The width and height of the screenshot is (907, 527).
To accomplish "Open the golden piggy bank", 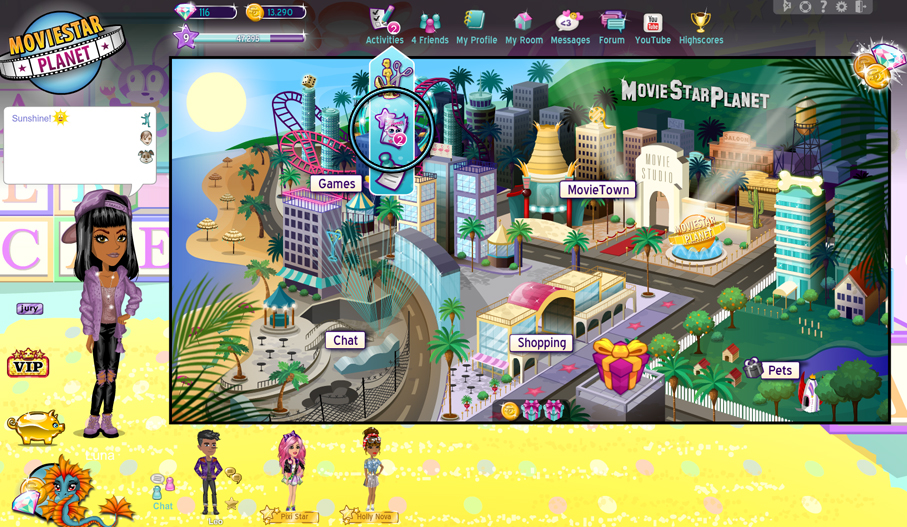I will pyautogui.click(x=34, y=426).
